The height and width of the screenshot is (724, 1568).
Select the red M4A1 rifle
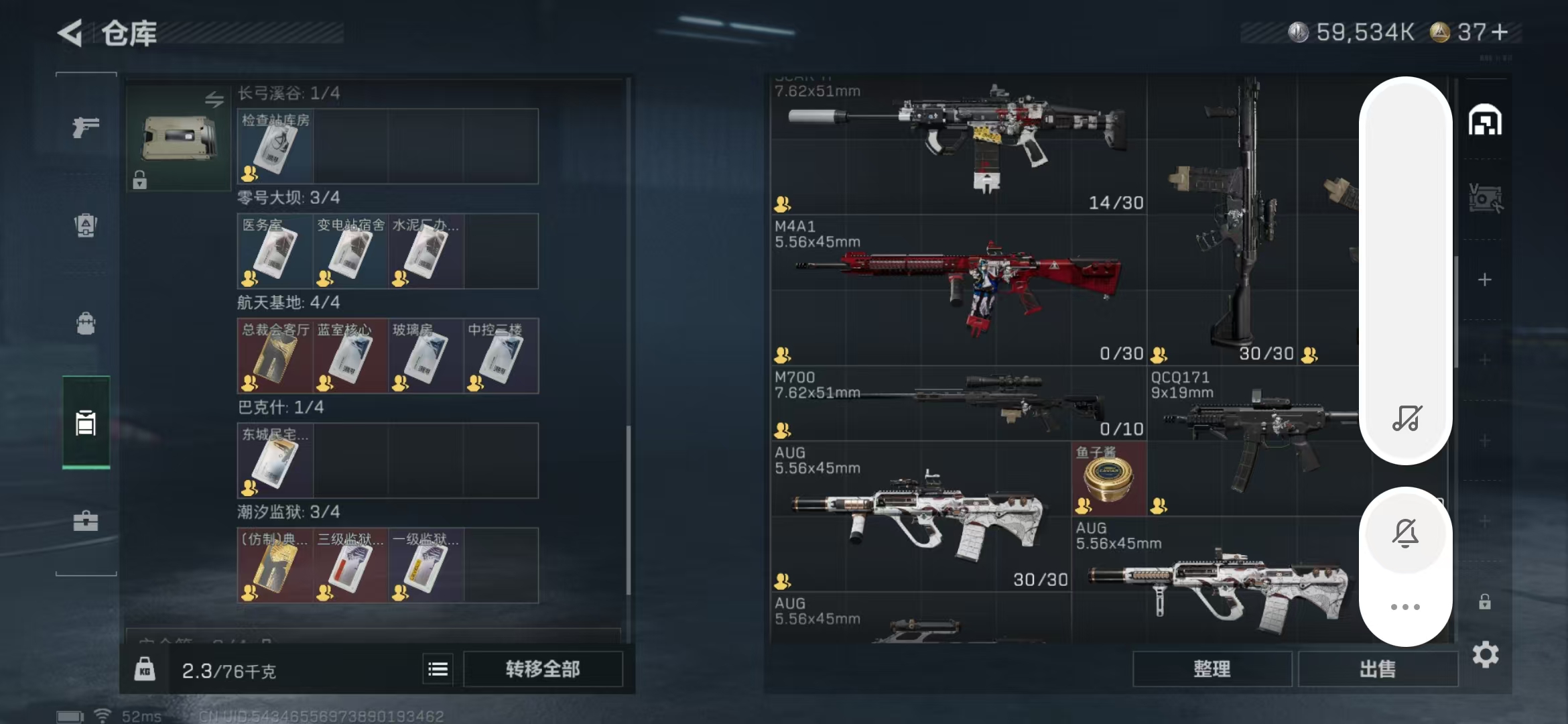[x=958, y=290]
